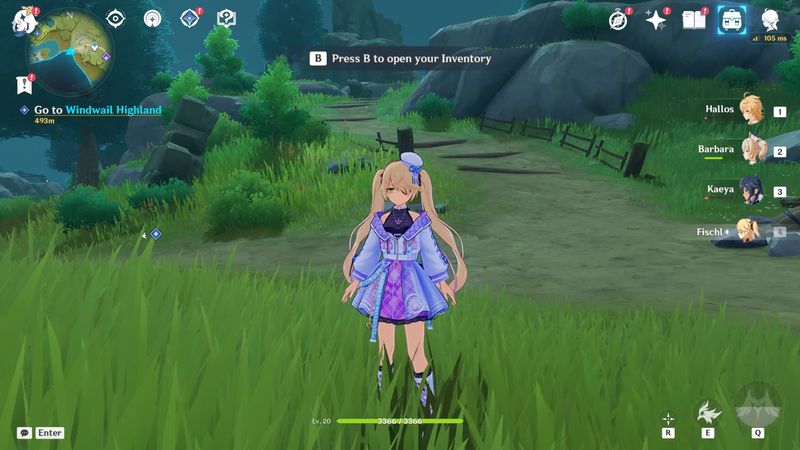Click the round target-ring icon in the top bar

tap(152, 18)
